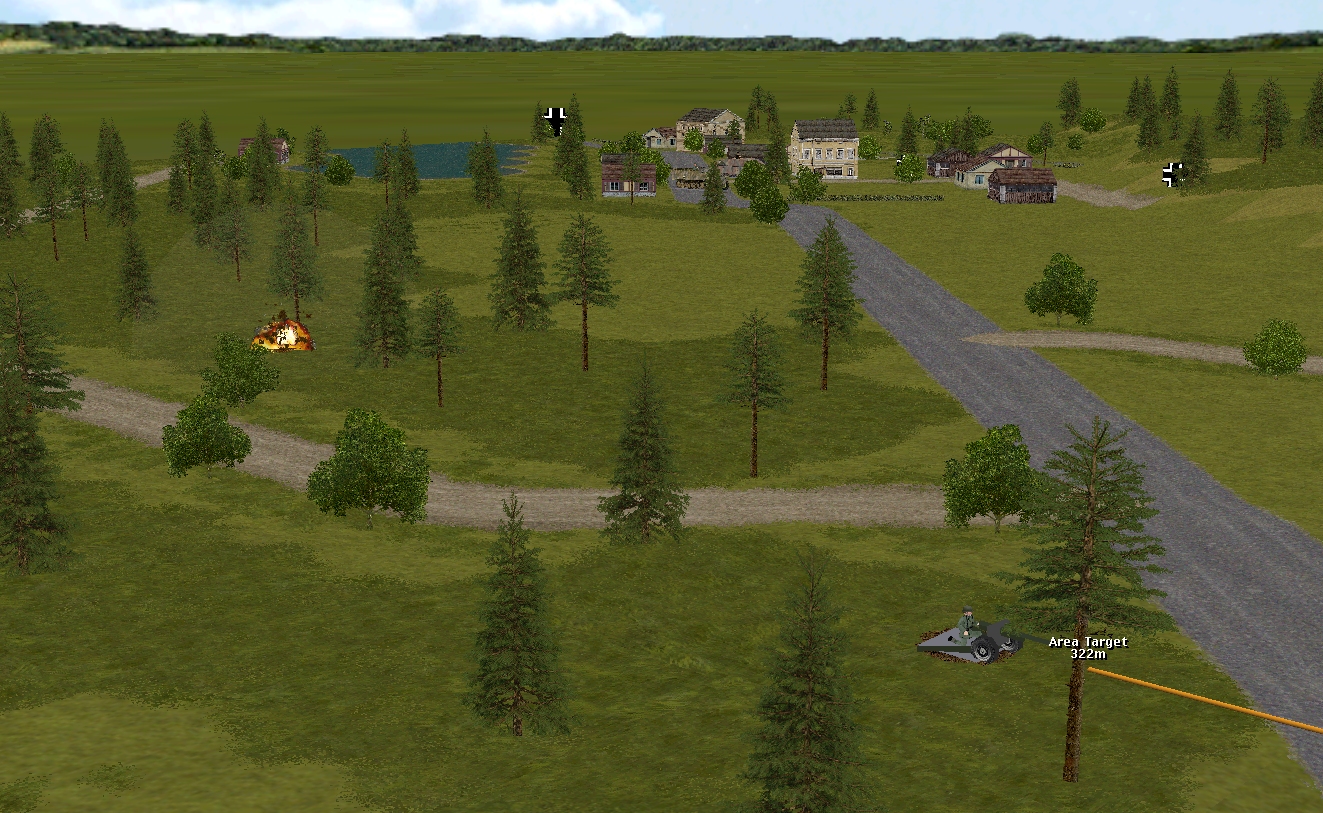The image size is (1323, 813).
Task: Click the victory flag beside the pond
Action: pos(556,120)
